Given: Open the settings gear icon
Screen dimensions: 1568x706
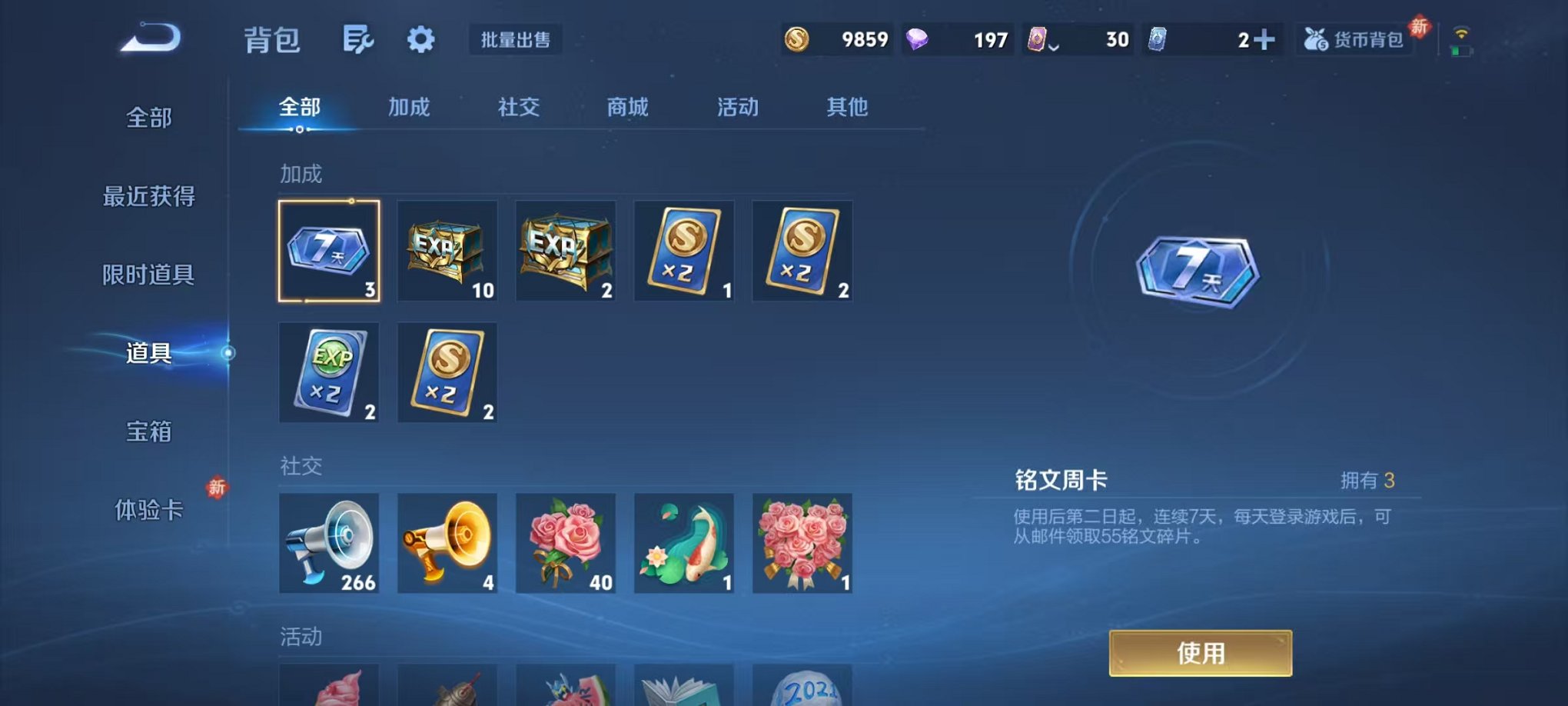Looking at the screenshot, I should (419, 38).
